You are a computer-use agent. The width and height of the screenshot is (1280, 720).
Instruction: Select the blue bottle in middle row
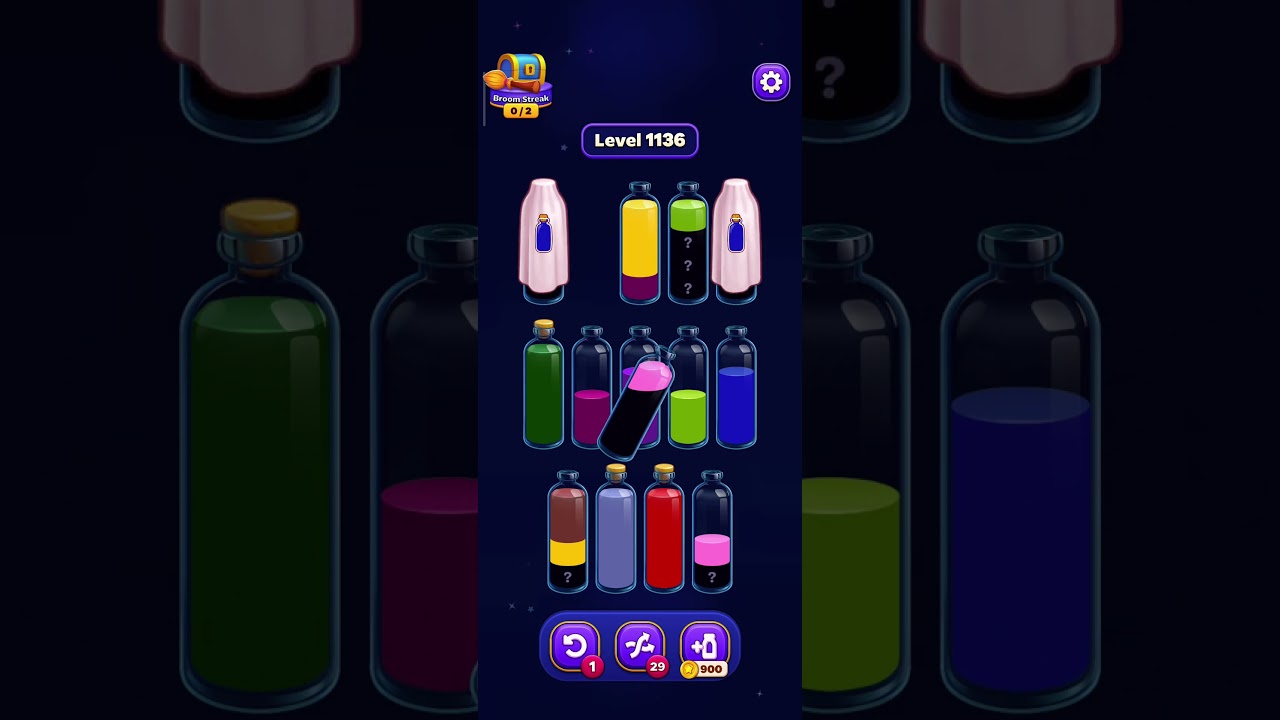737,390
